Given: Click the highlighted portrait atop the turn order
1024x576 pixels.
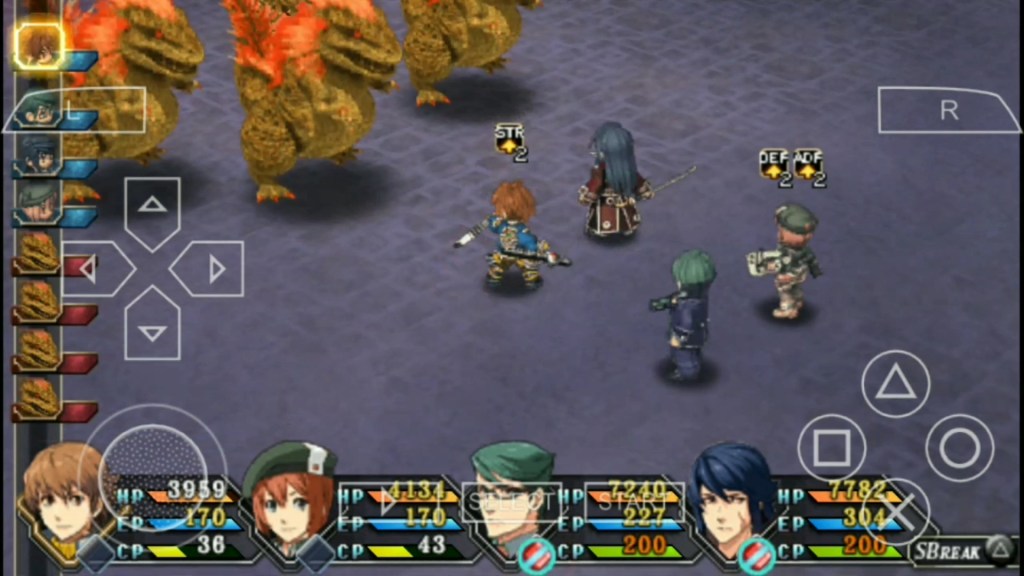Looking at the screenshot, I should [x=40, y=46].
